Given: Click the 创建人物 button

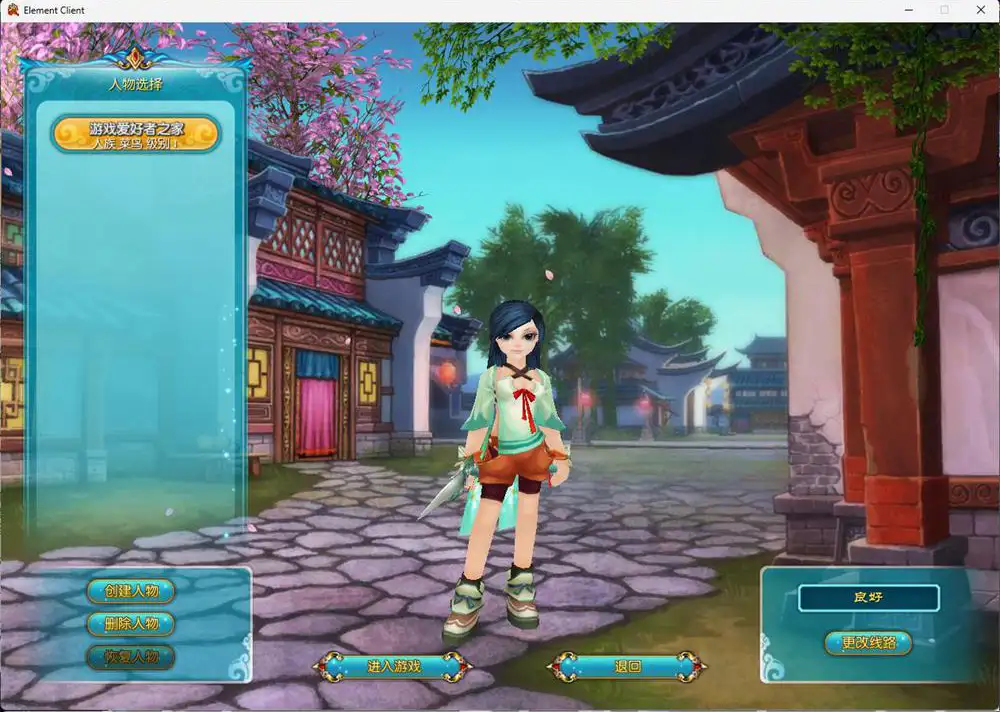Looking at the screenshot, I should [x=131, y=591].
